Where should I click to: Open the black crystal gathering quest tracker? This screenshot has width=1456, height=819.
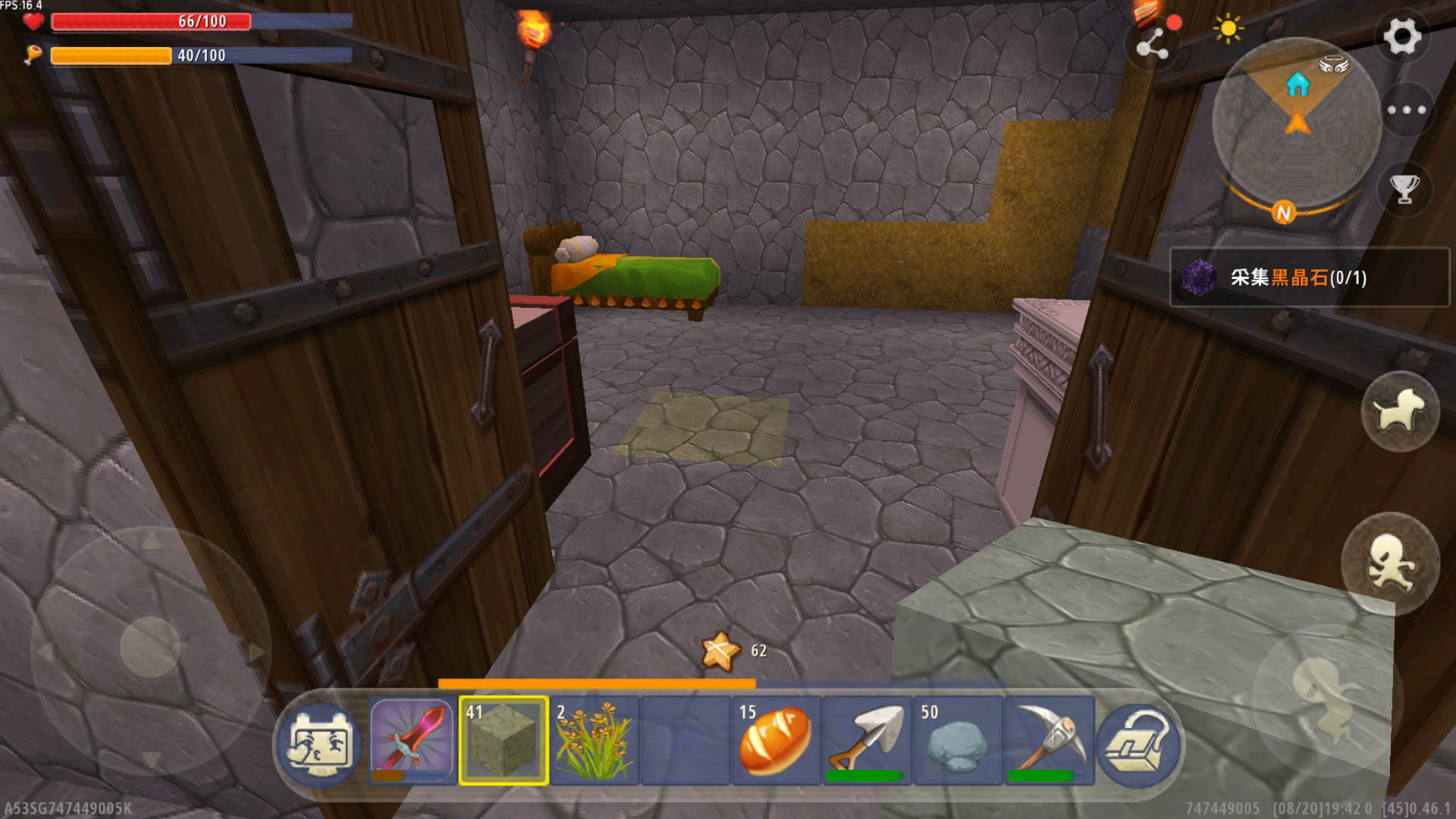pyautogui.click(x=1308, y=278)
